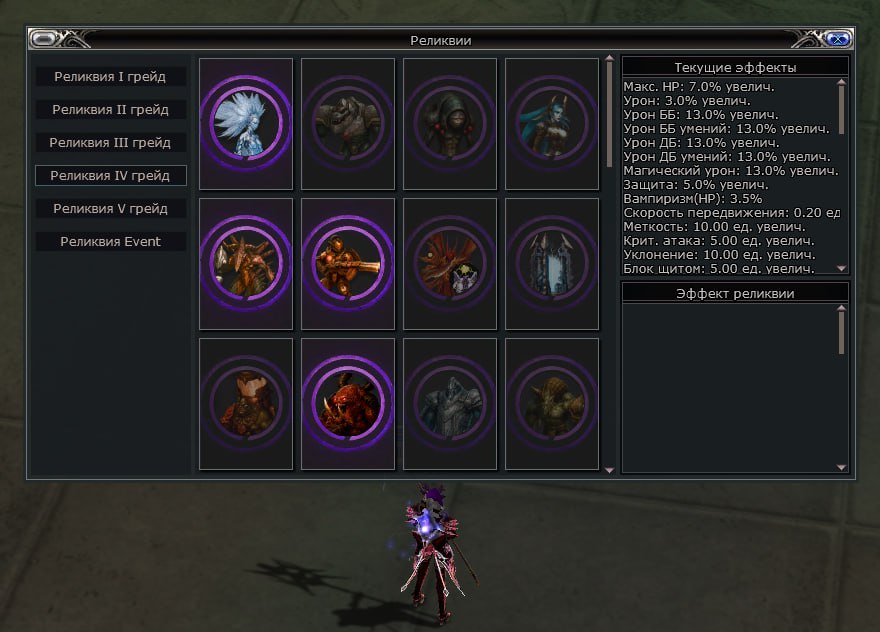Click the red horned demon relic
Viewport: 880px width, 632px height.
[x=348, y=404]
